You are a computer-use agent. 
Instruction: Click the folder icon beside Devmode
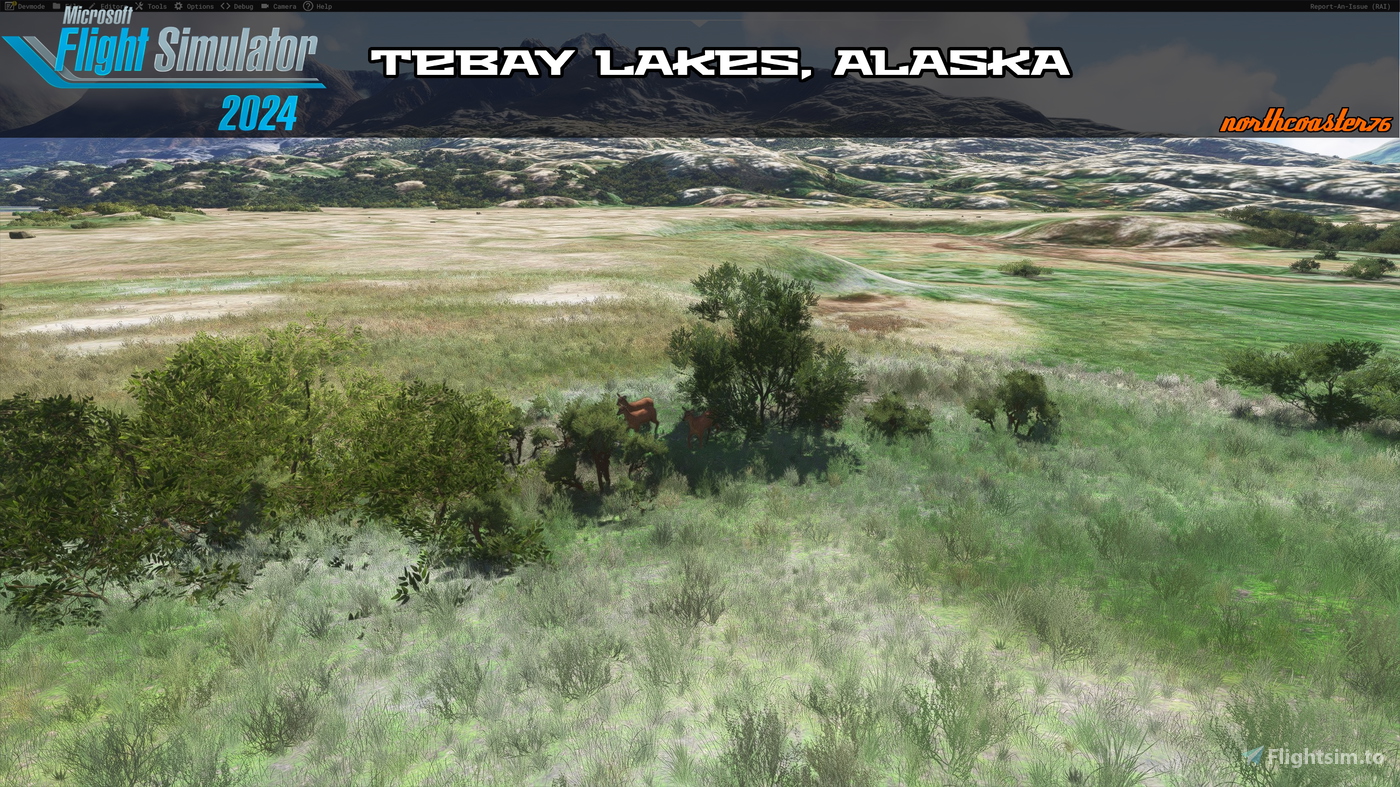tap(57, 5)
